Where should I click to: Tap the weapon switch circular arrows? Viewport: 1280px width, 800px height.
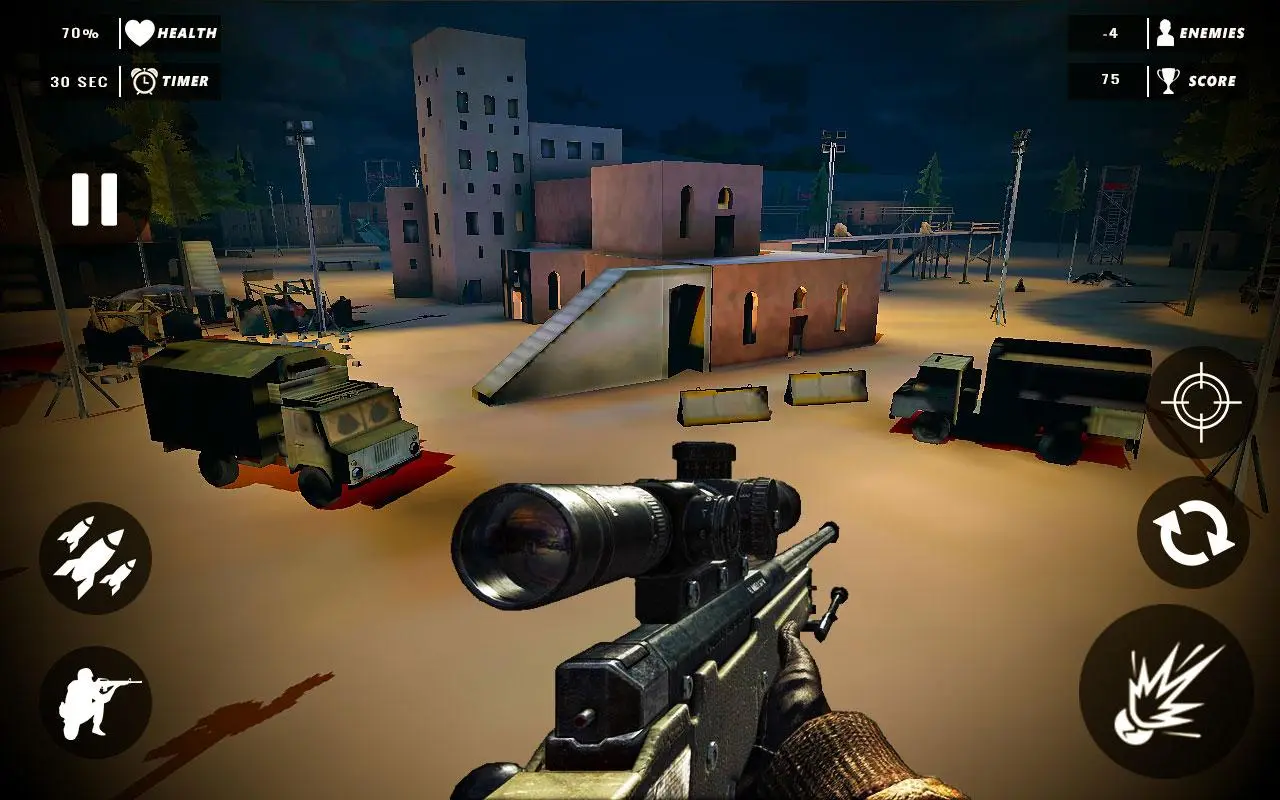pyautogui.click(x=1192, y=535)
